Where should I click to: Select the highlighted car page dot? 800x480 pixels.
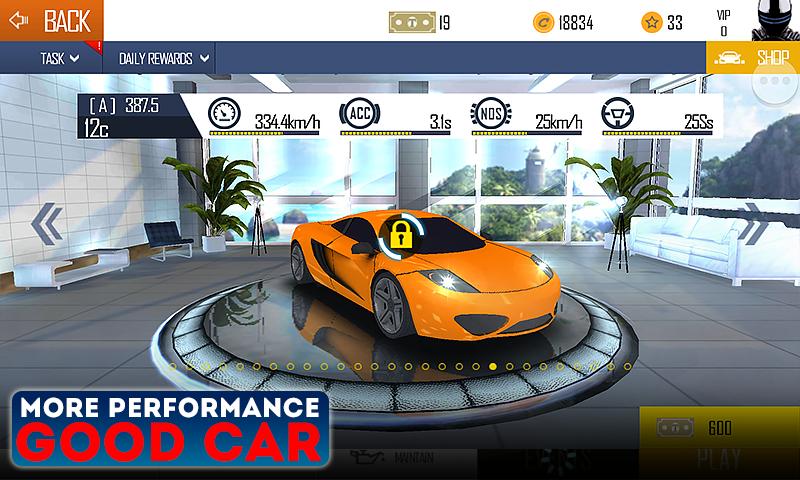pos(493,367)
